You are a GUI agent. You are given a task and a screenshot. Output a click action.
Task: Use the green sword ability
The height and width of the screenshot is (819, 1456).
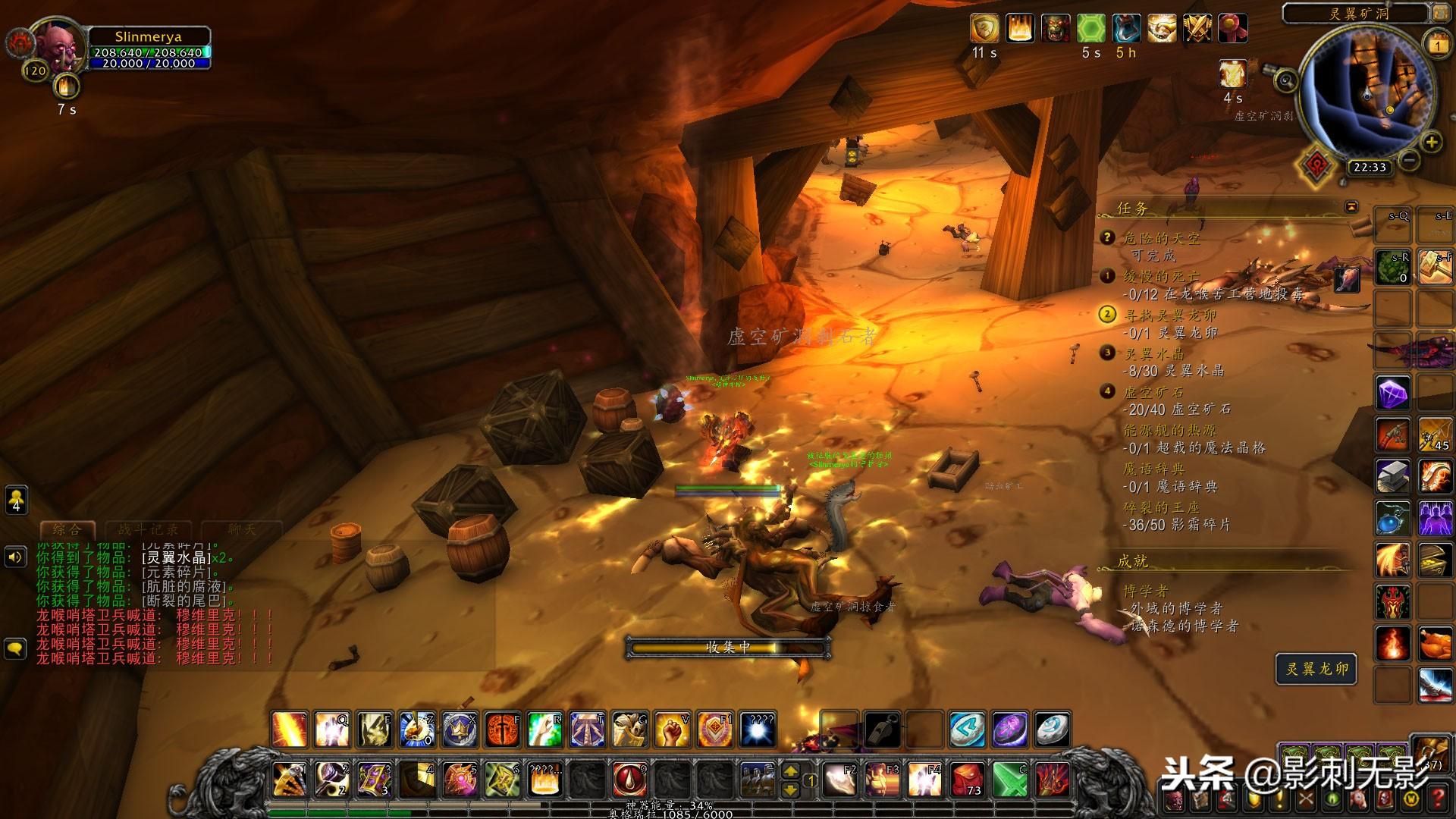(1010, 779)
